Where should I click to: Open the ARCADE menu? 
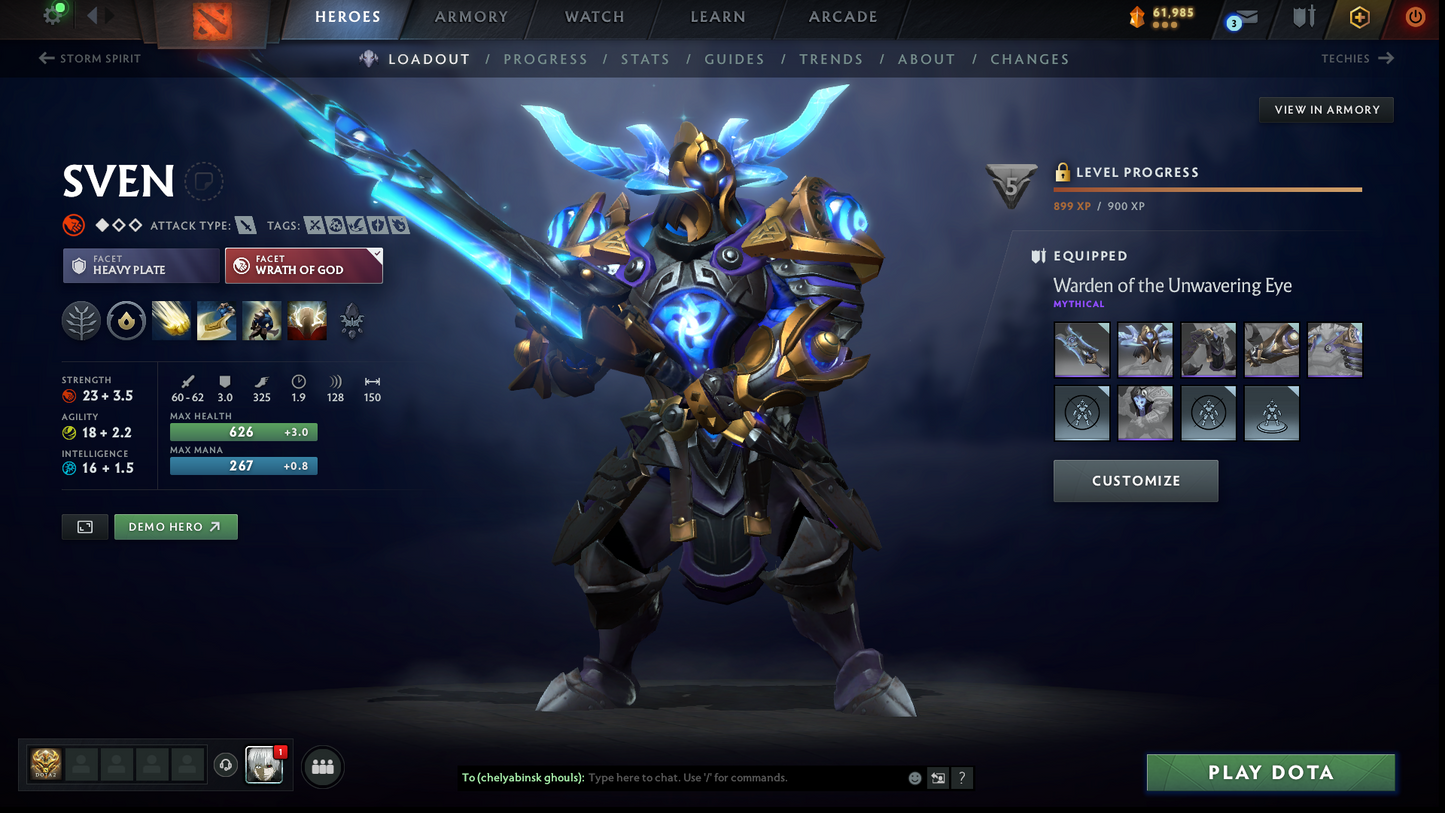coord(842,17)
